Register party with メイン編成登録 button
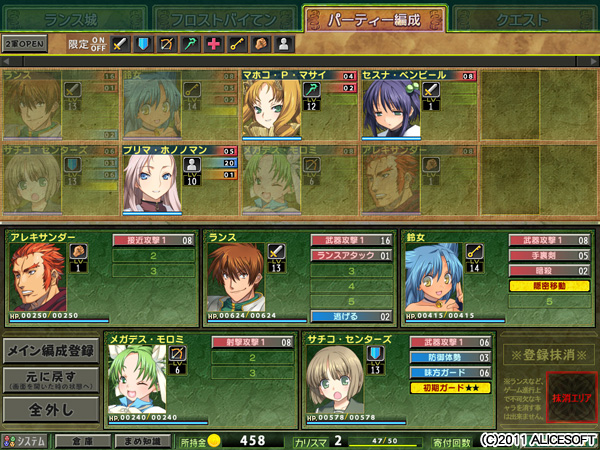The height and width of the screenshot is (450, 600). coord(49,351)
